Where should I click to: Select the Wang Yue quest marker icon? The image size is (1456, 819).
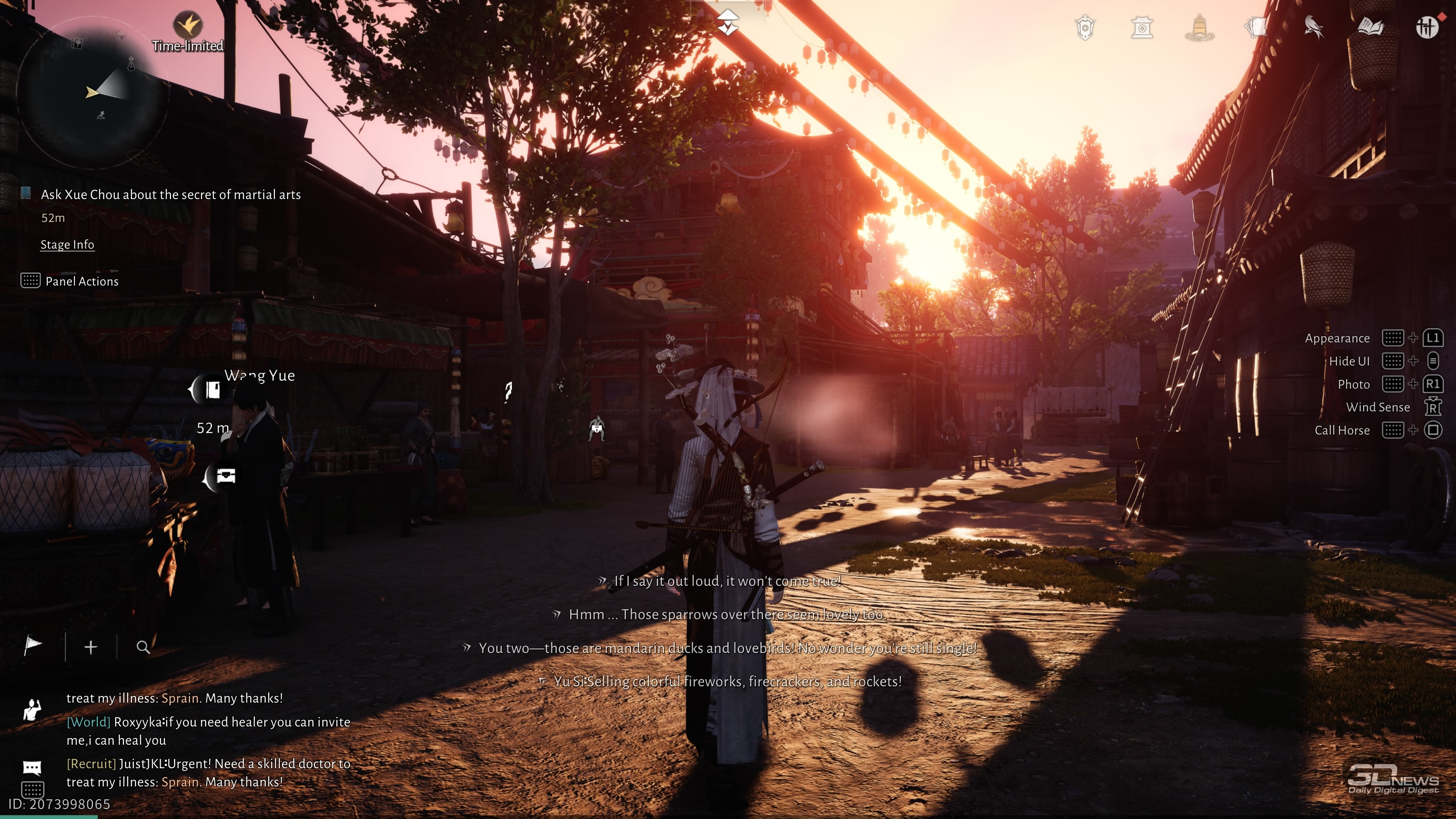click(x=212, y=389)
